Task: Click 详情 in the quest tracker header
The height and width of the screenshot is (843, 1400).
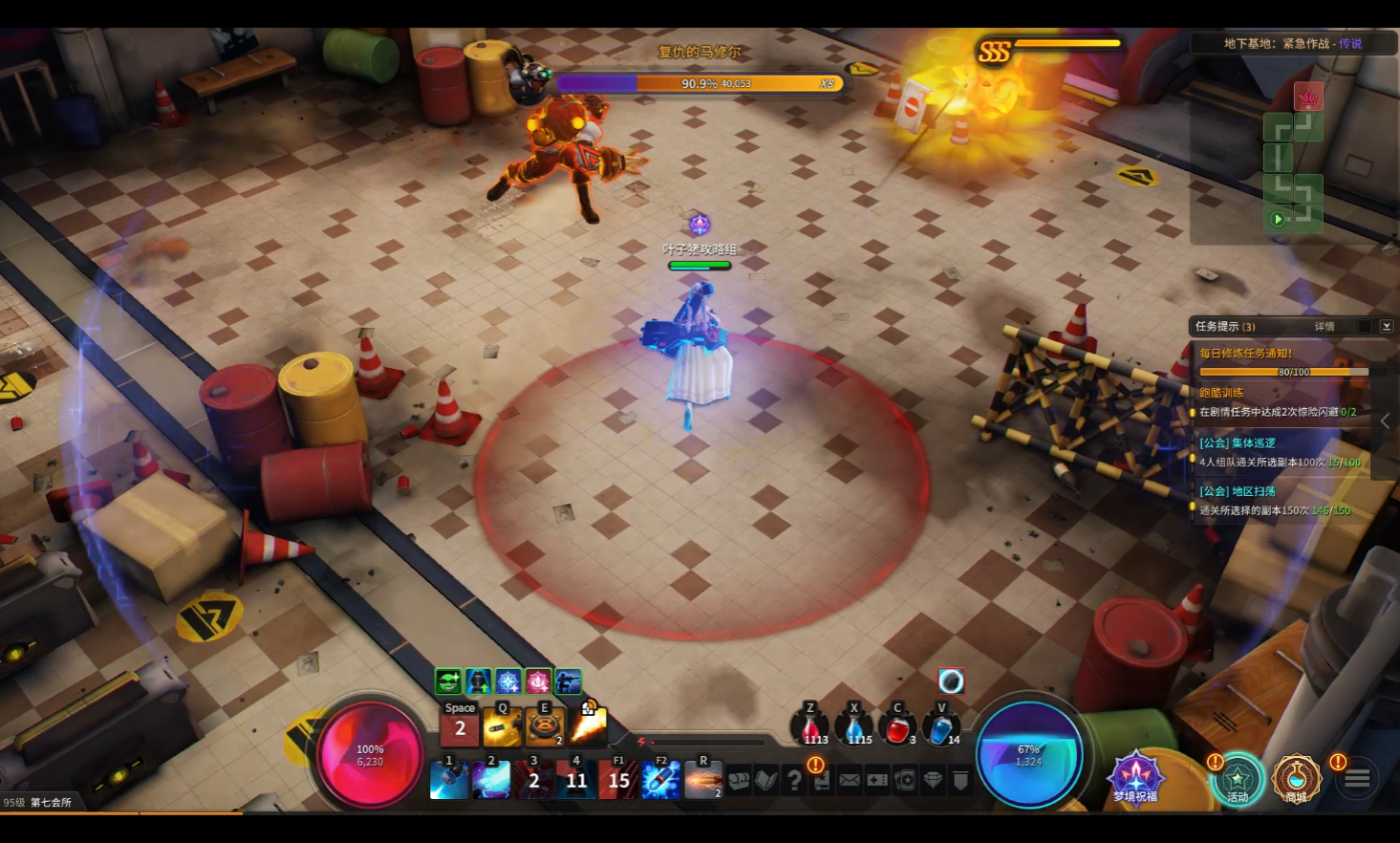Action: 1325,327
